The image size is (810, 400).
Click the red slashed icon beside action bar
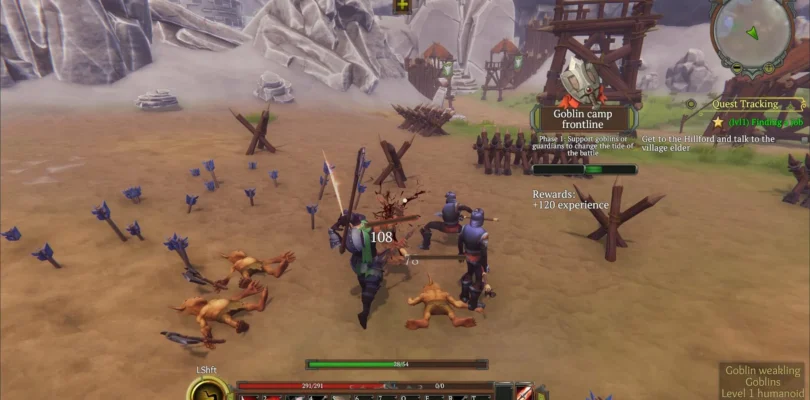click(x=525, y=391)
